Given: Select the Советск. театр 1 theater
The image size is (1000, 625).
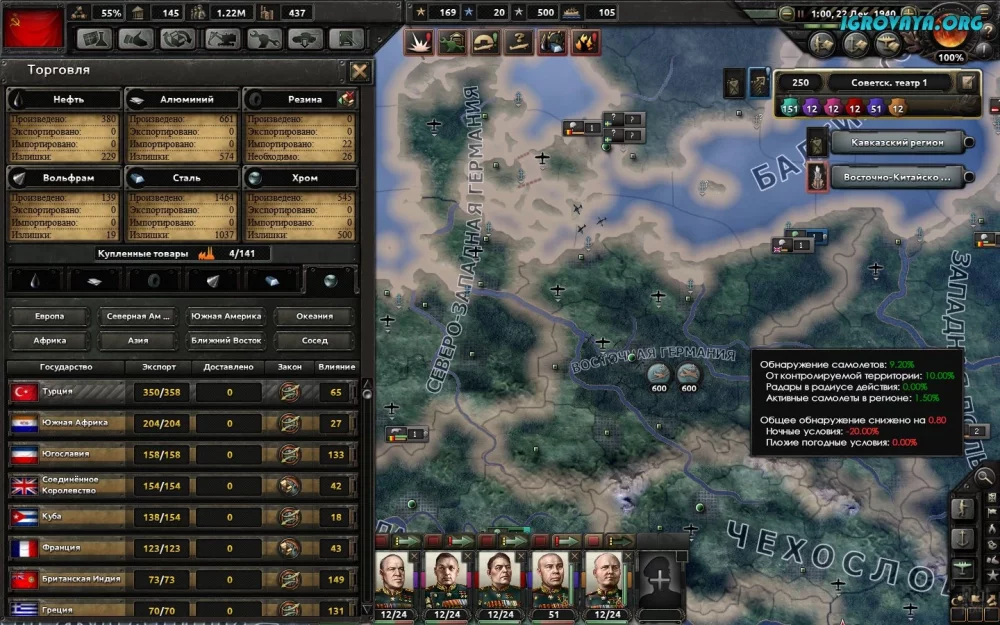Looking at the screenshot, I should click(x=870, y=83).
